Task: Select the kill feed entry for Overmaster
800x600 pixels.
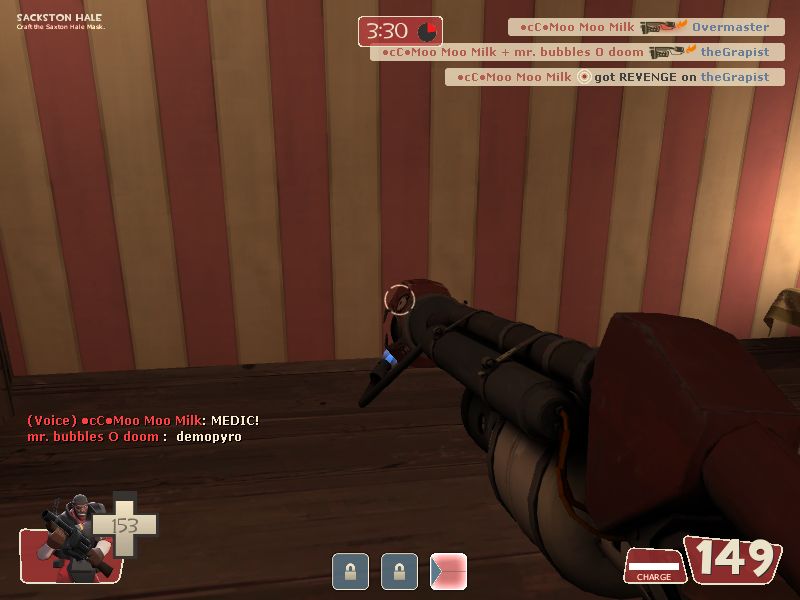Action: point(645,27)
